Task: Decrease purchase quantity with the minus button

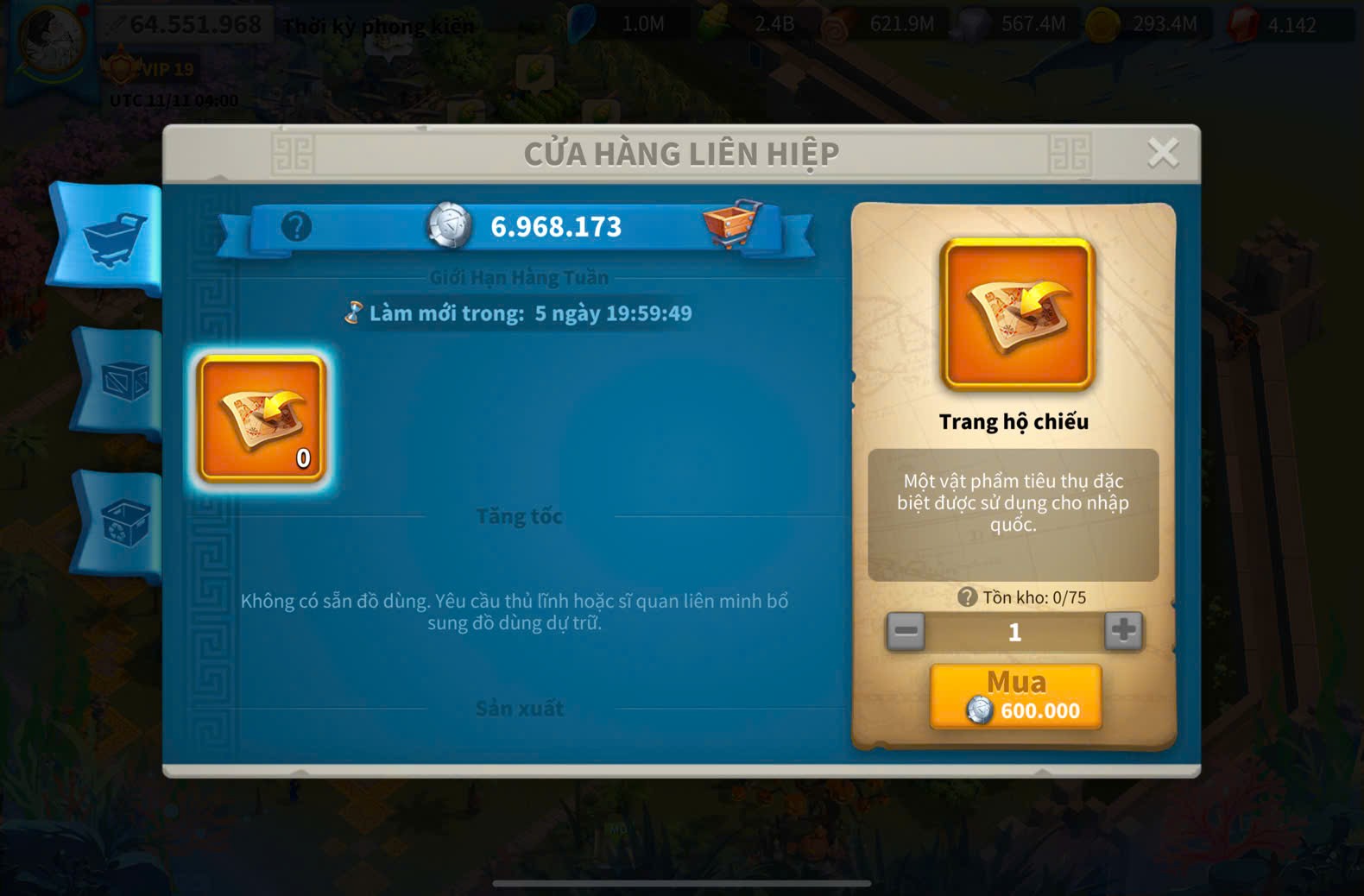Action: (906, 631)
